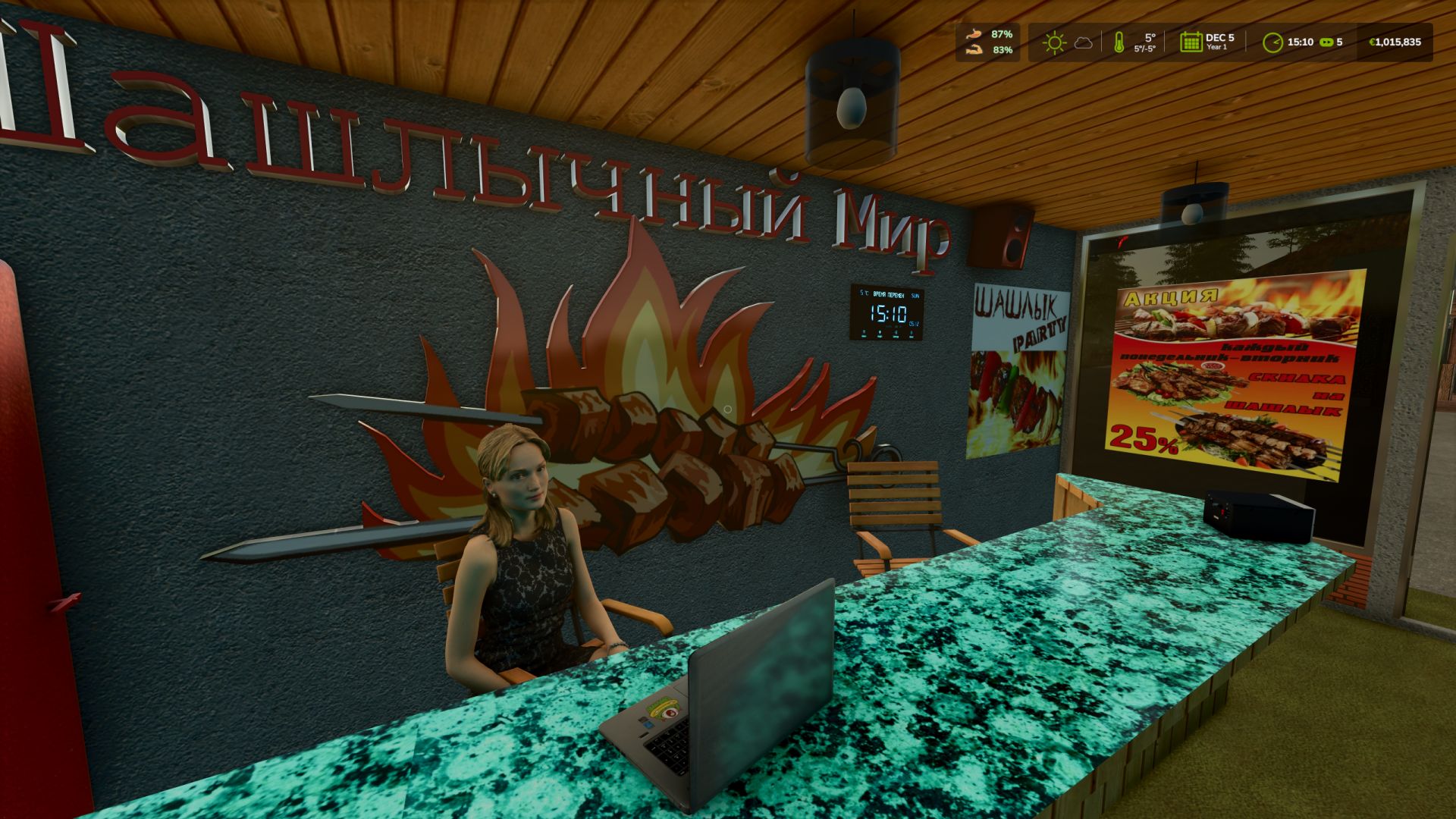
Task: Toggle the fast-forward time speed icon
Action: coord(1326,42)
